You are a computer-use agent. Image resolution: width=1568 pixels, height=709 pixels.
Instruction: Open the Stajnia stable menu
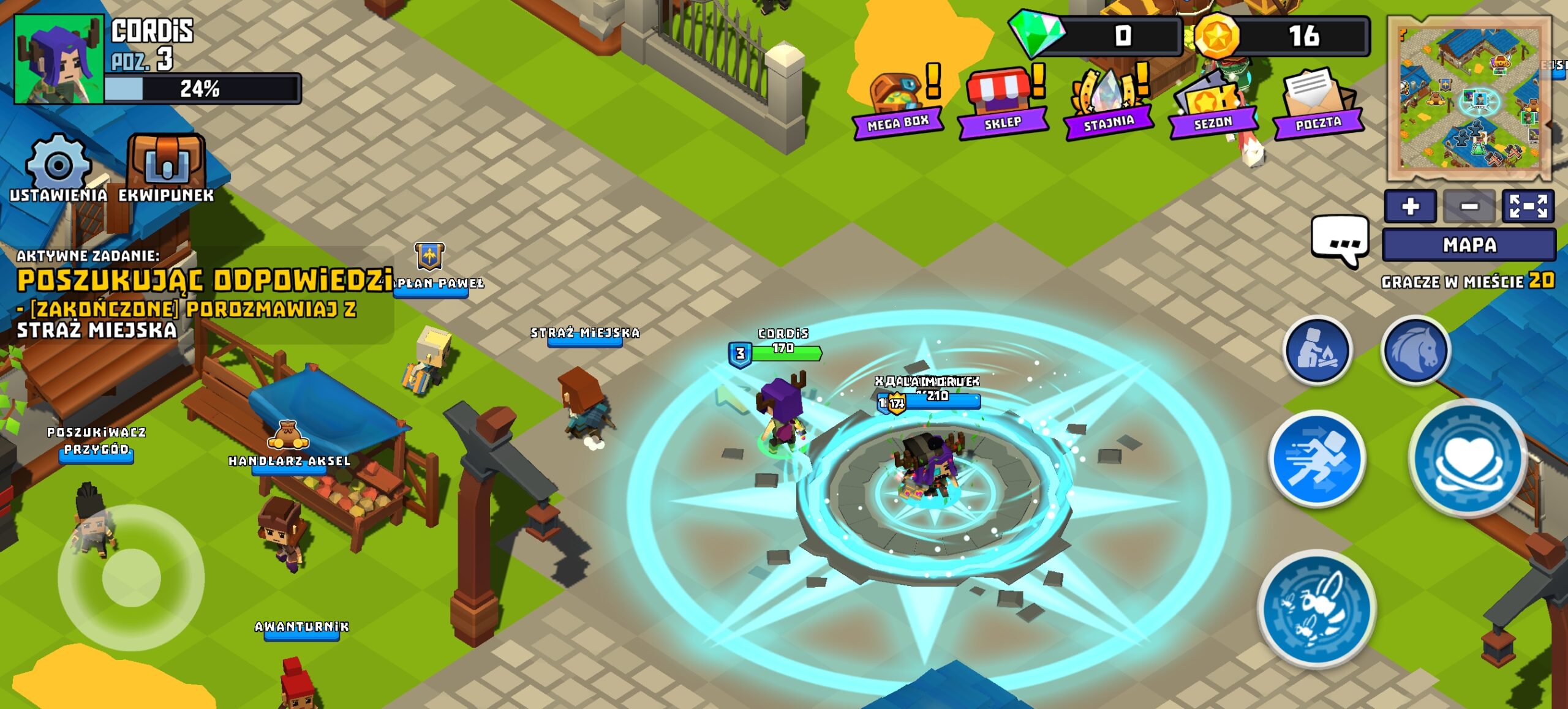point(1109,102)
